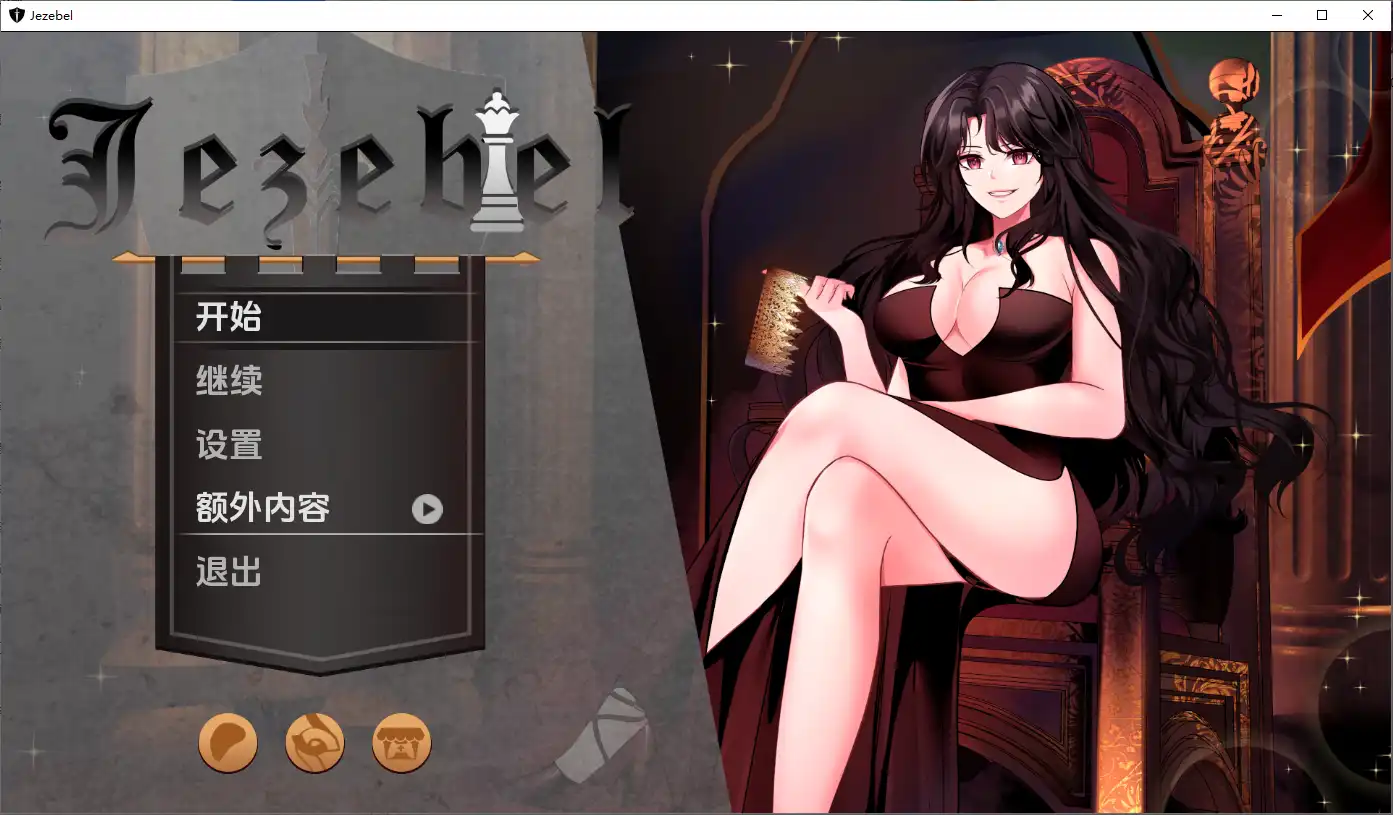Click the itch.io store icon

(x=401, y=742)
